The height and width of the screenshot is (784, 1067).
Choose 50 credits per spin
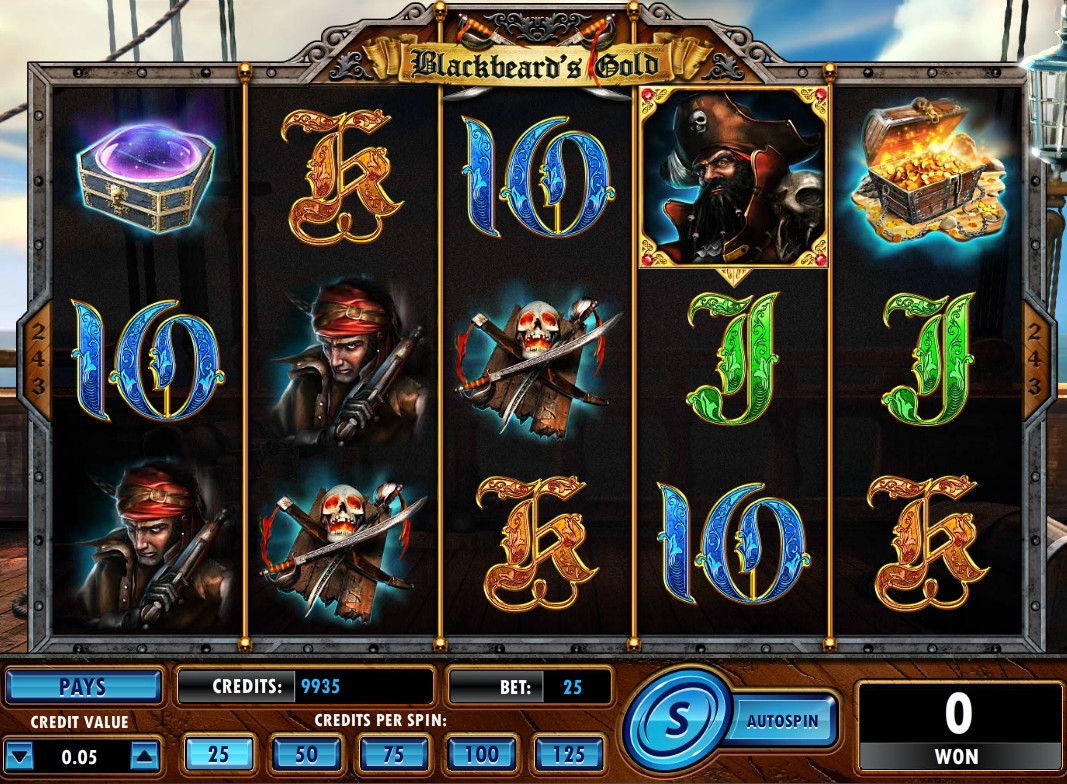click(307, 754)
